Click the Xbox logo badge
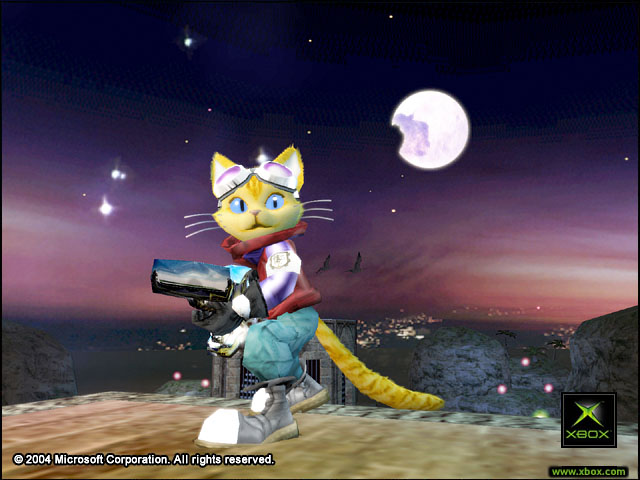 tap(588, 420)
